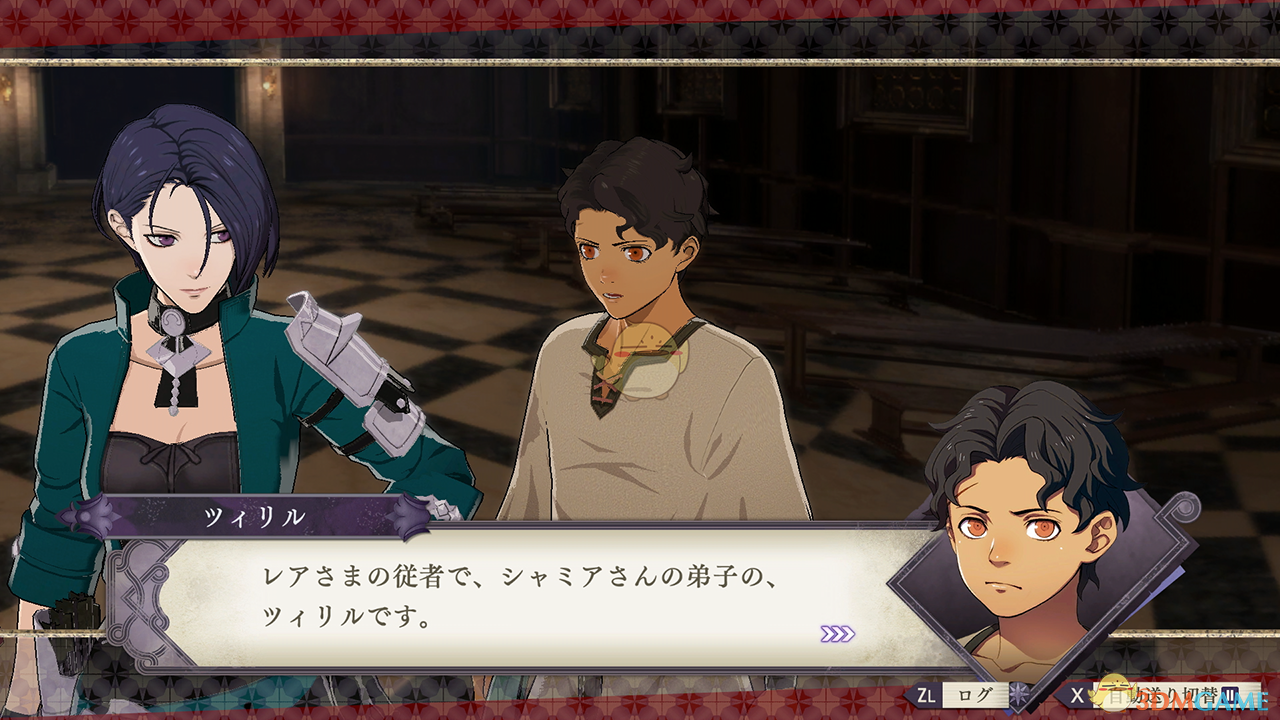Viewport: 1280px width, 720px height.
Task: Advance dialogue with the purple arrow indicator
Action: tap(837, 634)
